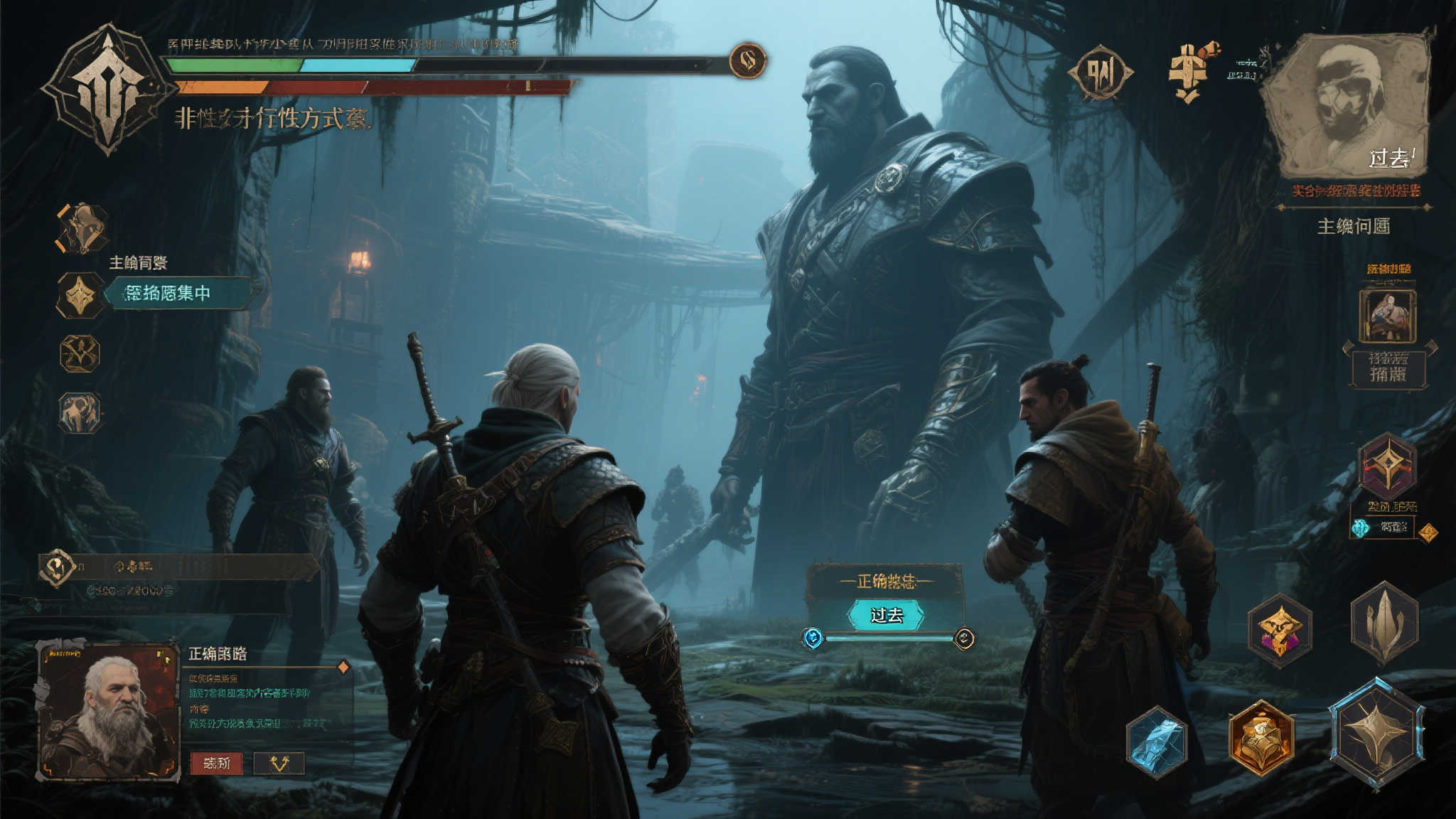The width and height of the screenshot is (1456, 819).
Task: Select the small character thumbnail on right
Action: click(1387, 316)
